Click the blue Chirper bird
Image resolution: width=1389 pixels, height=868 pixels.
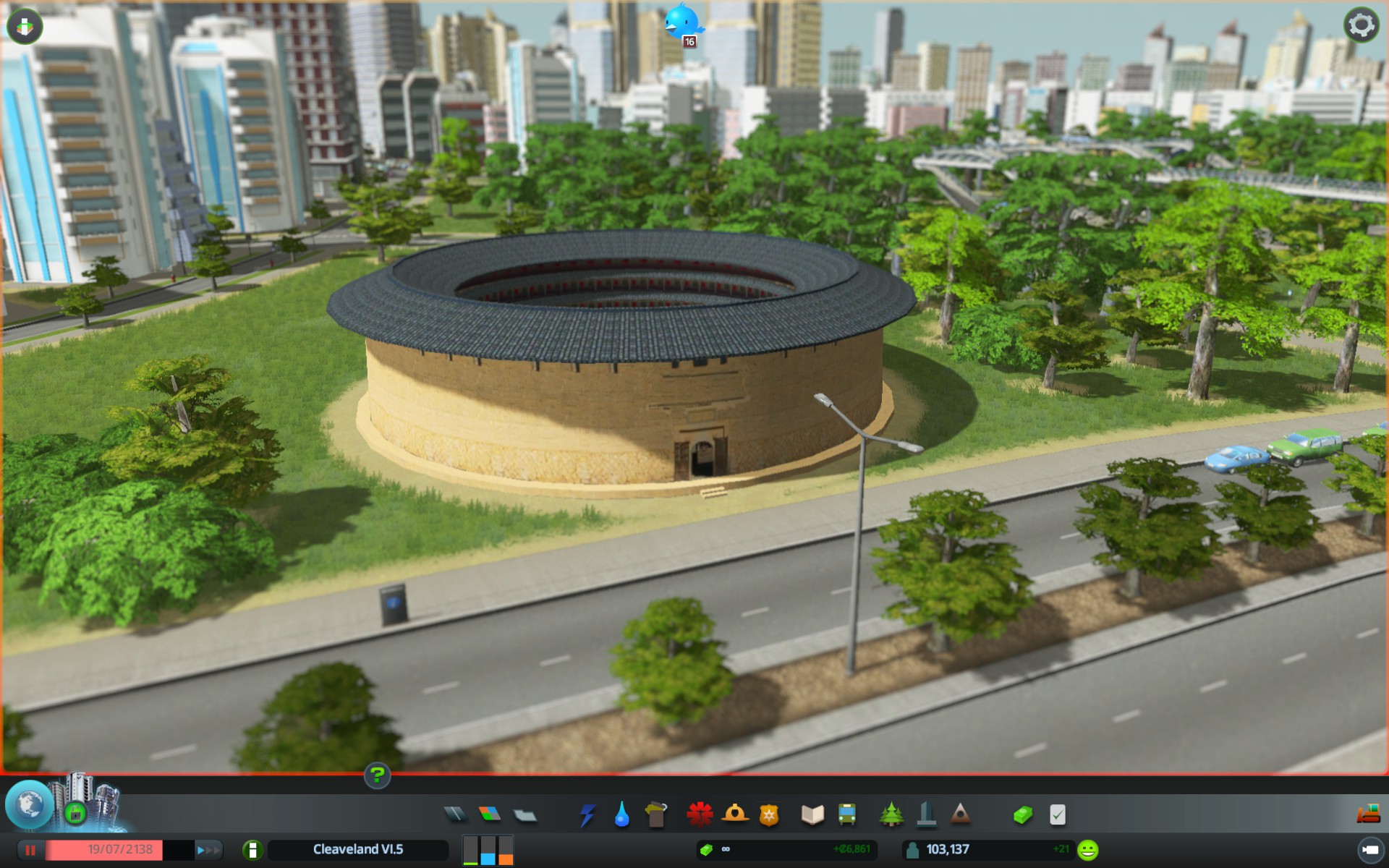(x=682, y=23)
